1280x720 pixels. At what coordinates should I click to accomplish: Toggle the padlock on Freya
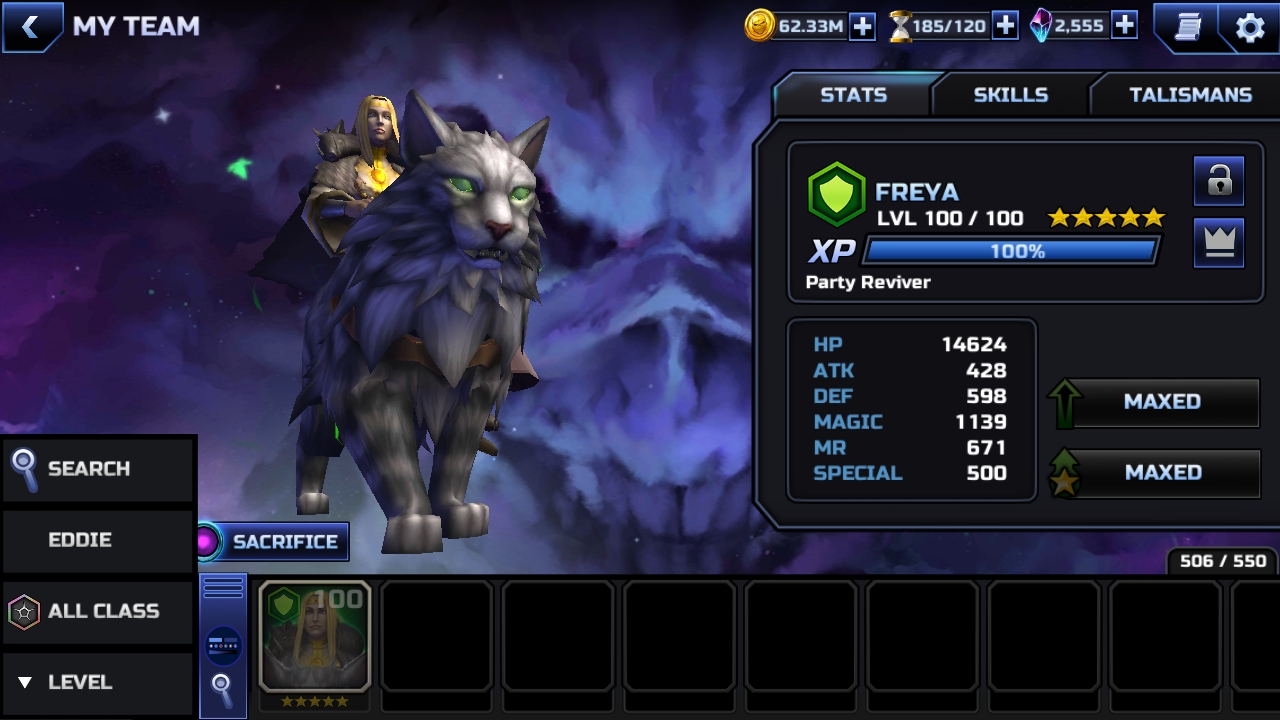tap(1218, 181)
